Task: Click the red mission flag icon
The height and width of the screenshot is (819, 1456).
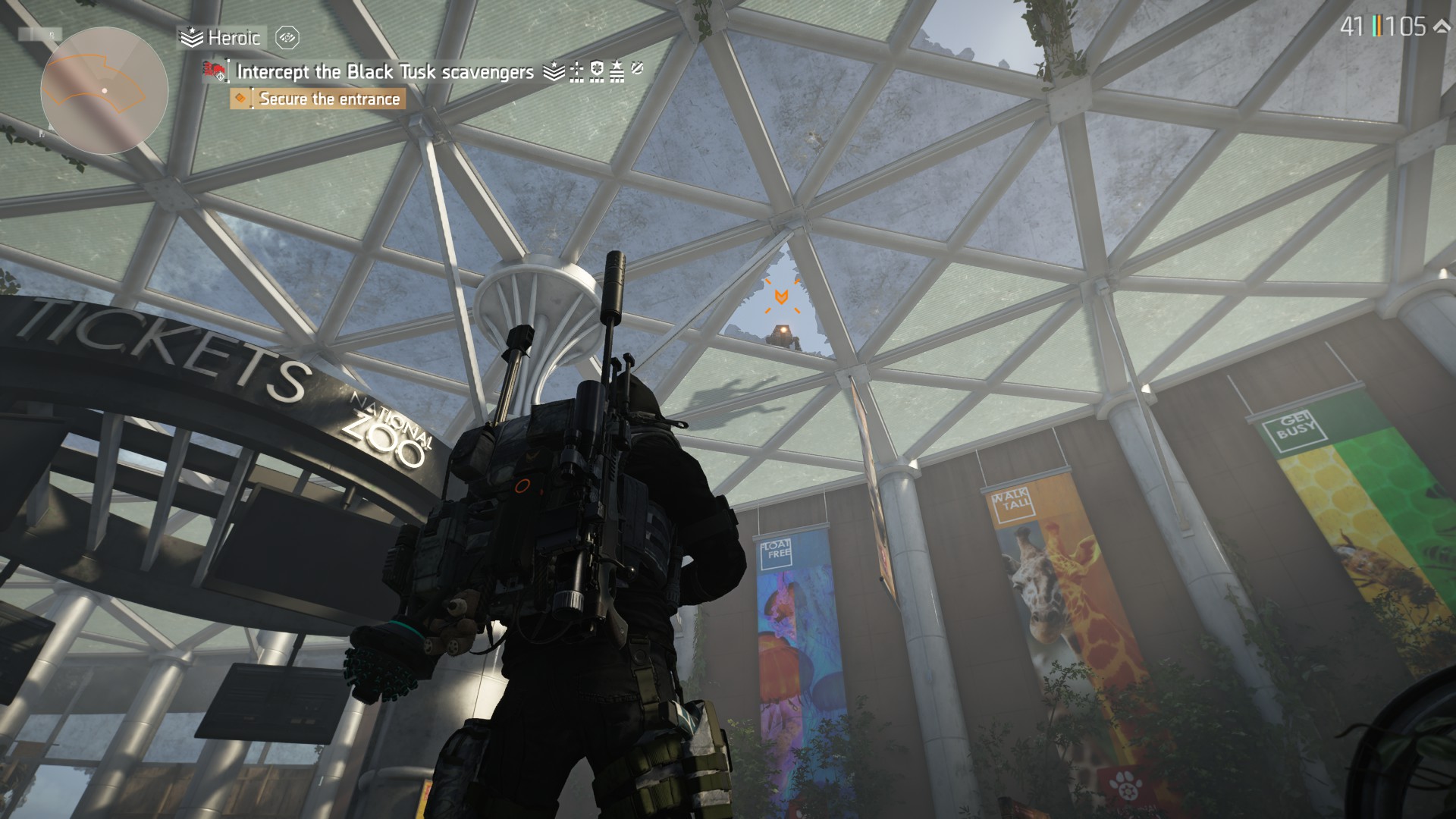Action: 213,72
